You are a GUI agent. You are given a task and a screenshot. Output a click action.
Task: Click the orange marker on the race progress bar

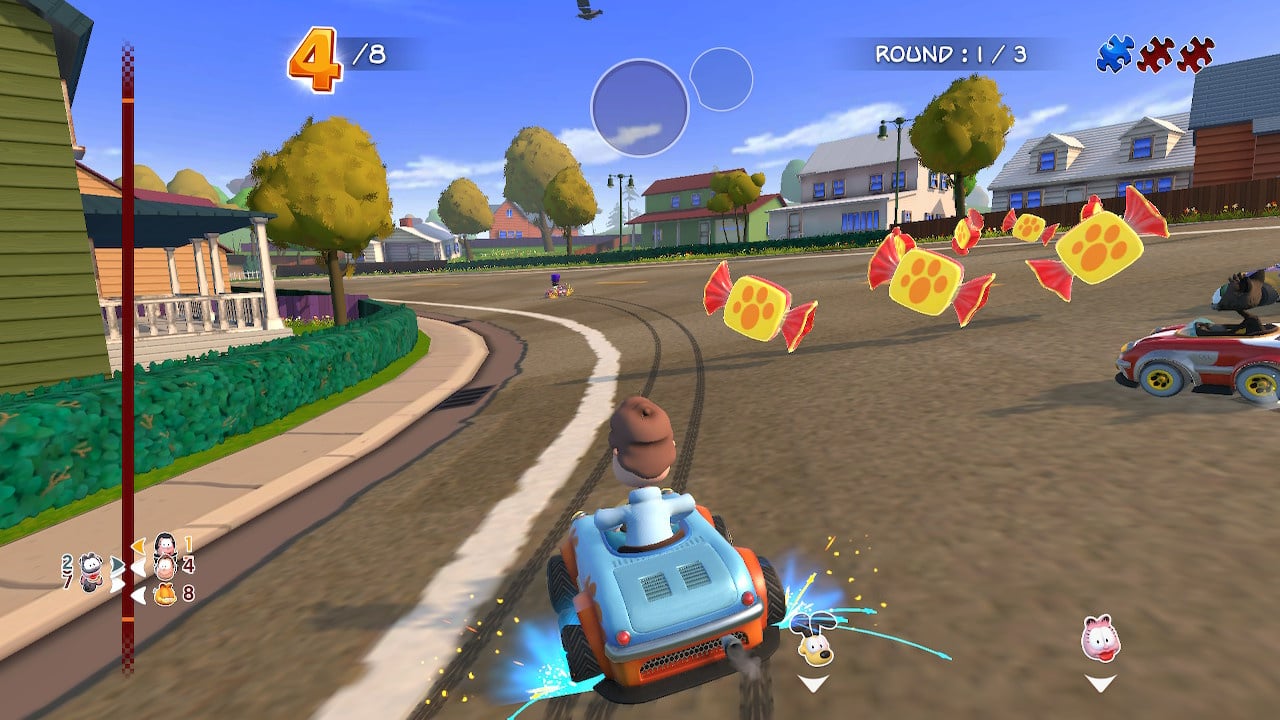128,620
